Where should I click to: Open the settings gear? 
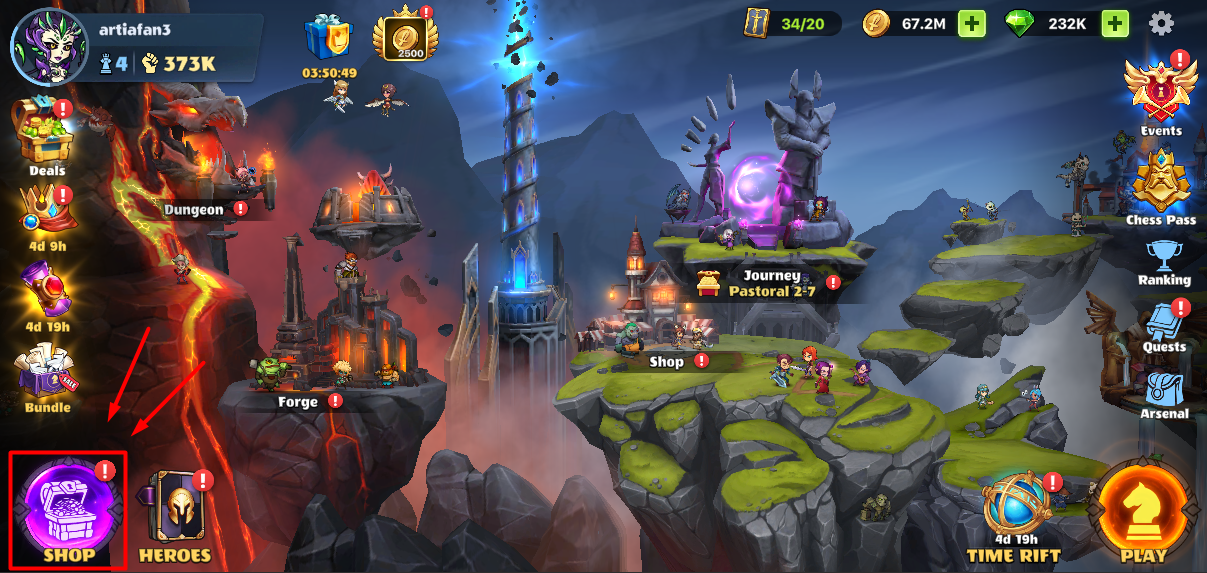(x=1161, y=23)
